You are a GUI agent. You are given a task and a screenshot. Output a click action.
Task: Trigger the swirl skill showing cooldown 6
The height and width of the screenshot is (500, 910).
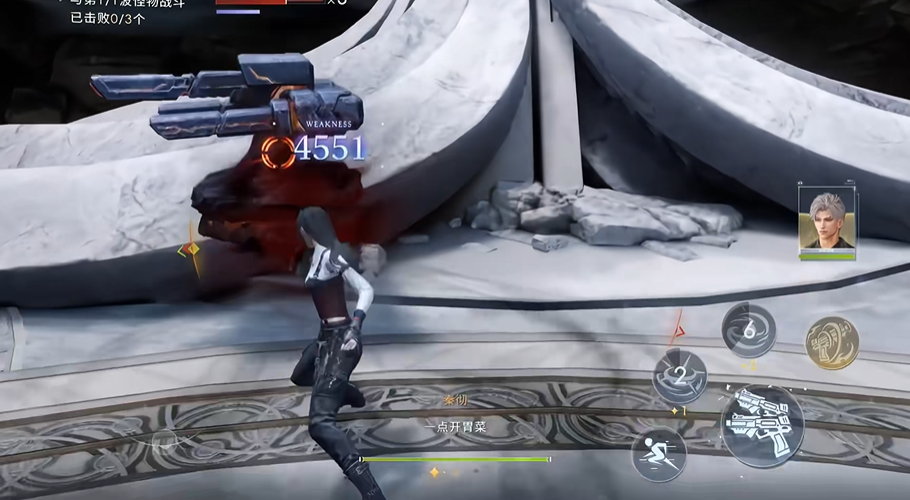pyautogui.click(x=749, y=330)
